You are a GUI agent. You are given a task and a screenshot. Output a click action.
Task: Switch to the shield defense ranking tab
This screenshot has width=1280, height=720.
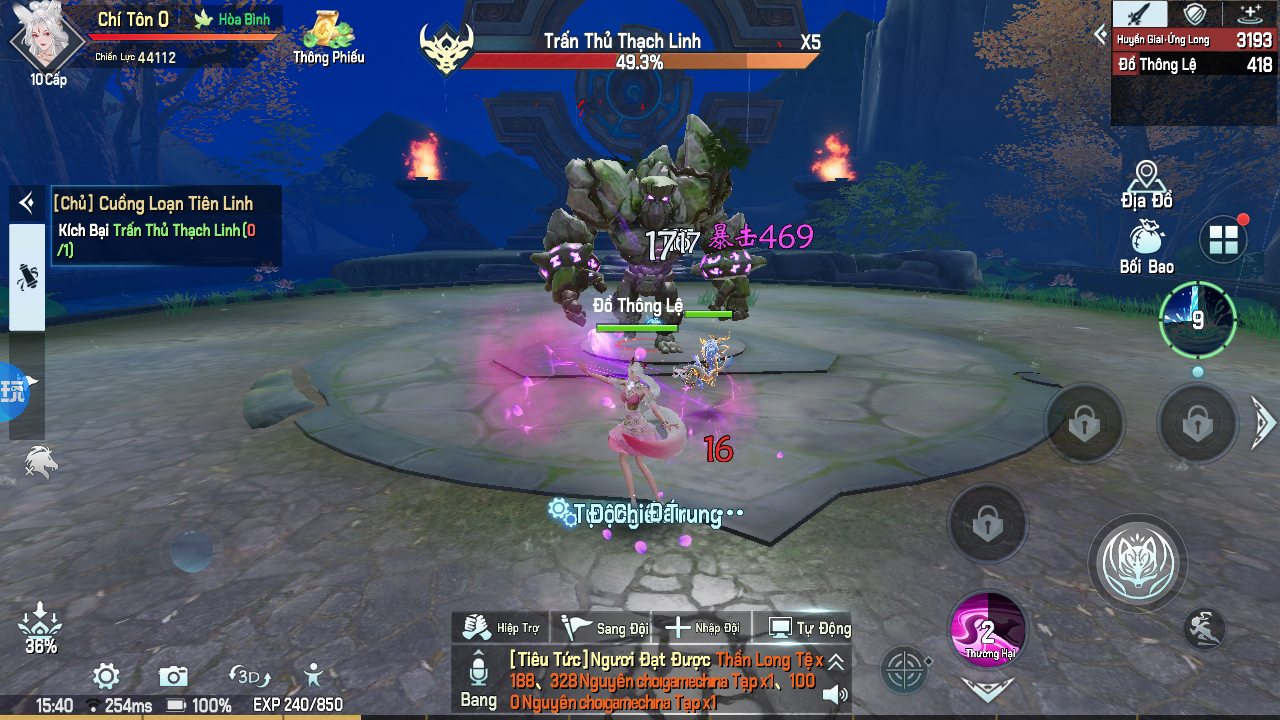tap(1195, 13)
